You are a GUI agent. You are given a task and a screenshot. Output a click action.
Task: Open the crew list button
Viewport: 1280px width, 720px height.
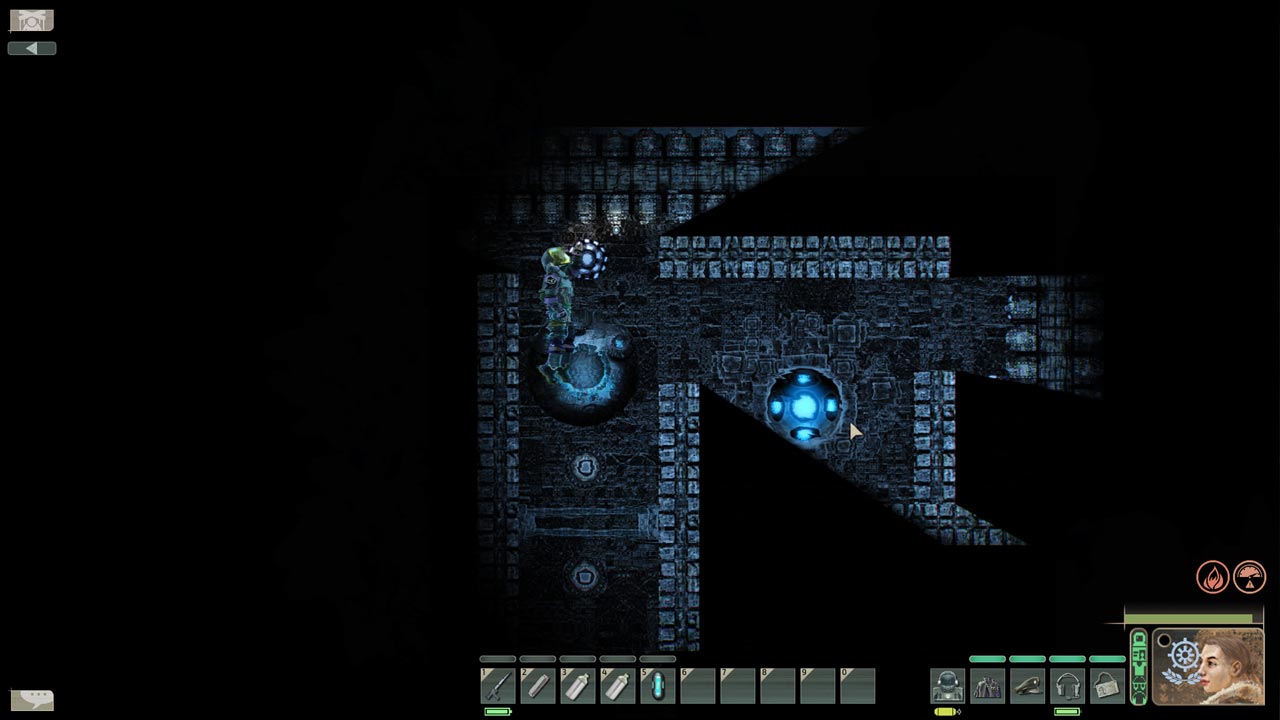click(x=31, y=20)
